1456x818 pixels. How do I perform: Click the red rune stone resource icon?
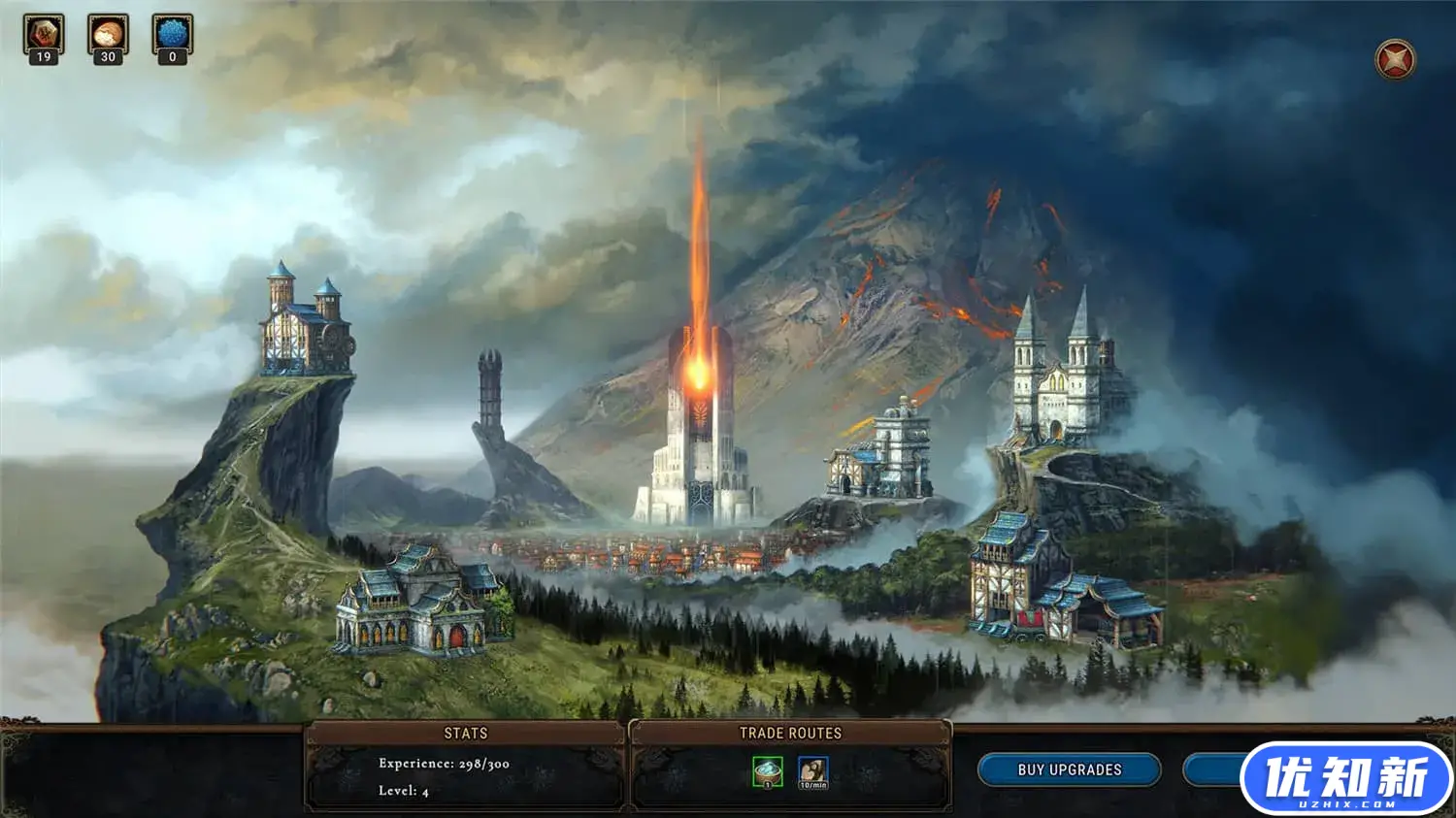[x=44, y=36]
